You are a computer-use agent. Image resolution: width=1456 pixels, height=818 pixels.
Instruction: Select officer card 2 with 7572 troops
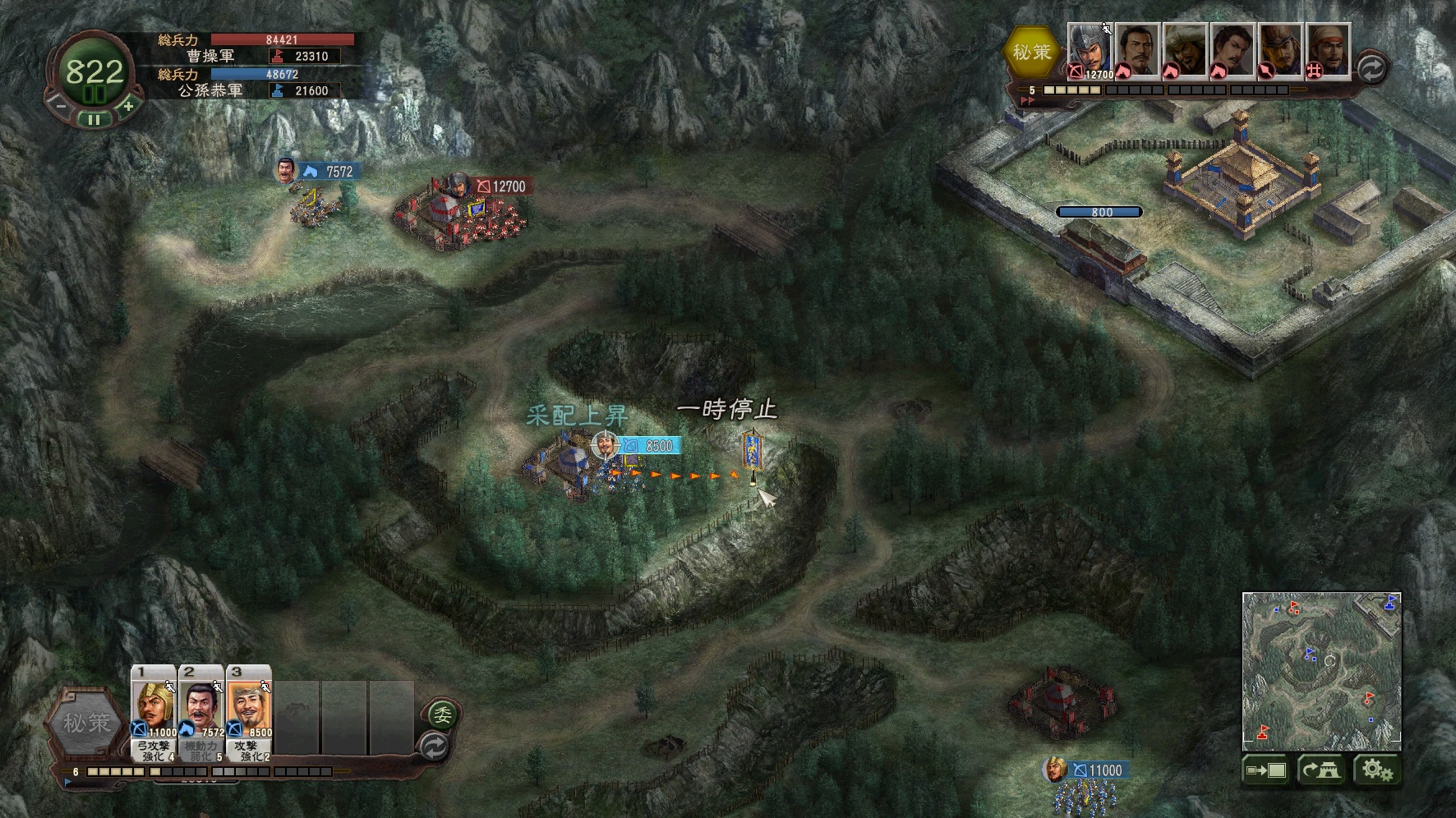(201, 712)
